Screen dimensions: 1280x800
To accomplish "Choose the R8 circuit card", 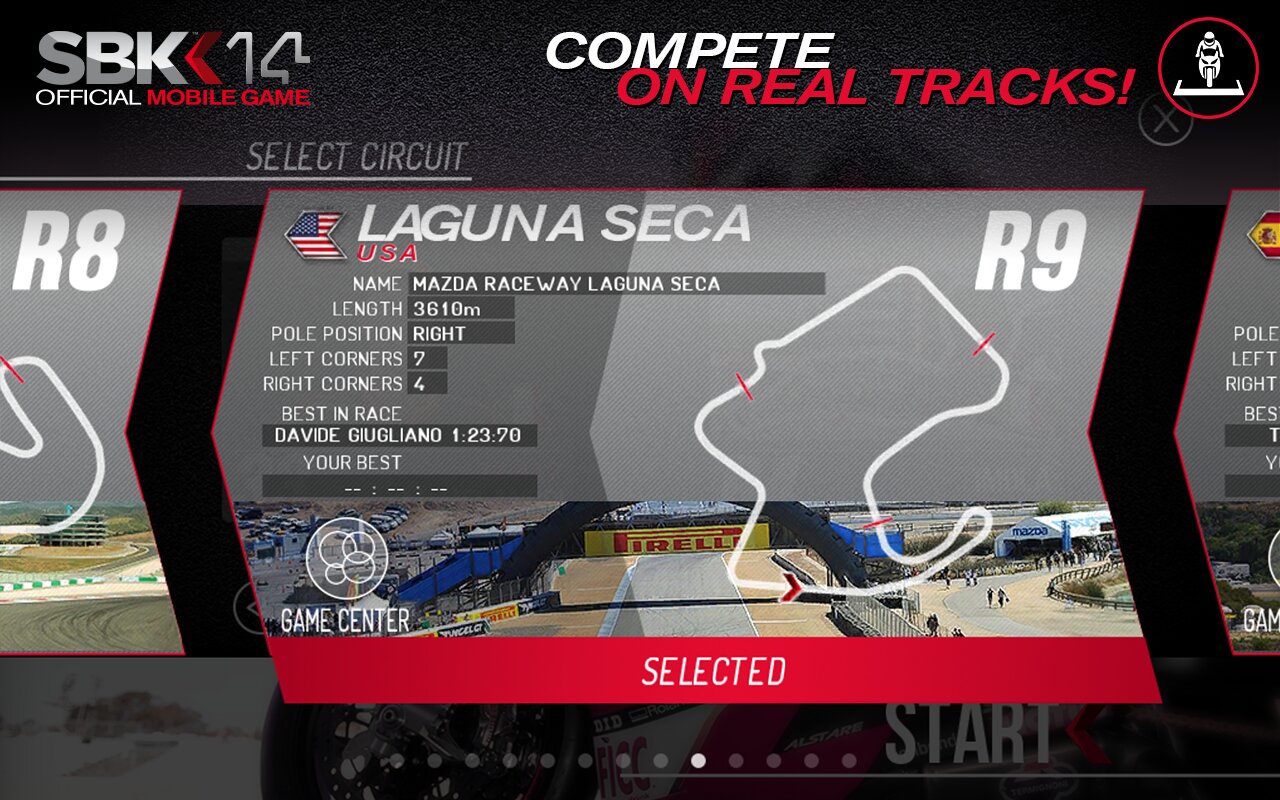I will pos(80,420).
